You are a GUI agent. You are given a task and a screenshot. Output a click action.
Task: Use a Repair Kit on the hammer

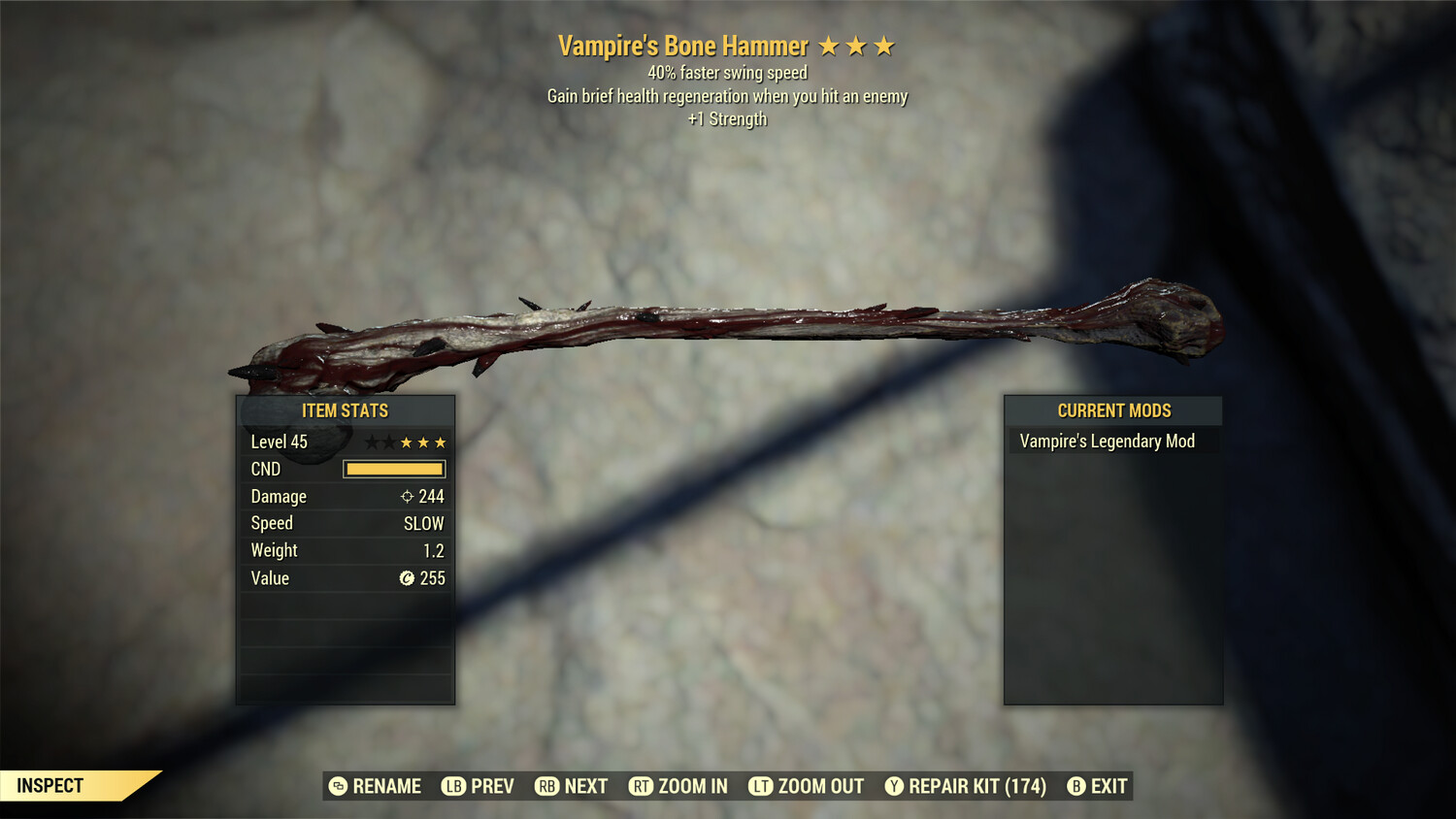point(966,786)
